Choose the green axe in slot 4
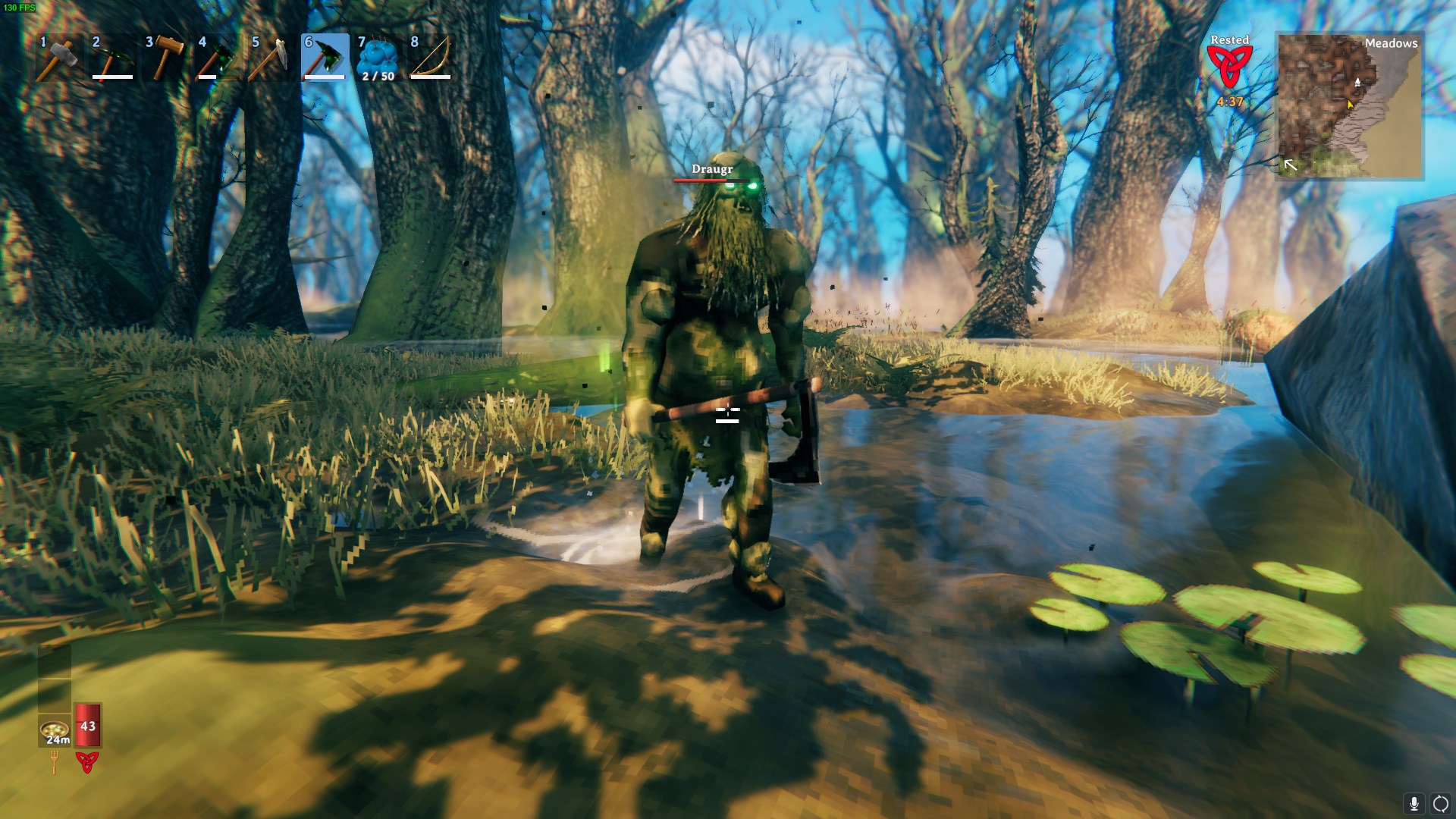Viewport: 1456px width, 819px height. (x=218, y=58)
